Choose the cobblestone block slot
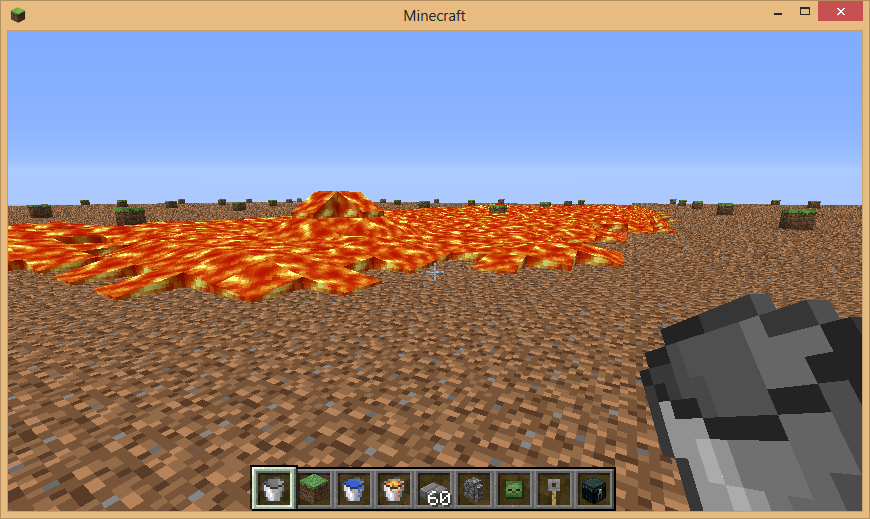Image resolution: width=870 pixels, height=519 pixels. 473,489
